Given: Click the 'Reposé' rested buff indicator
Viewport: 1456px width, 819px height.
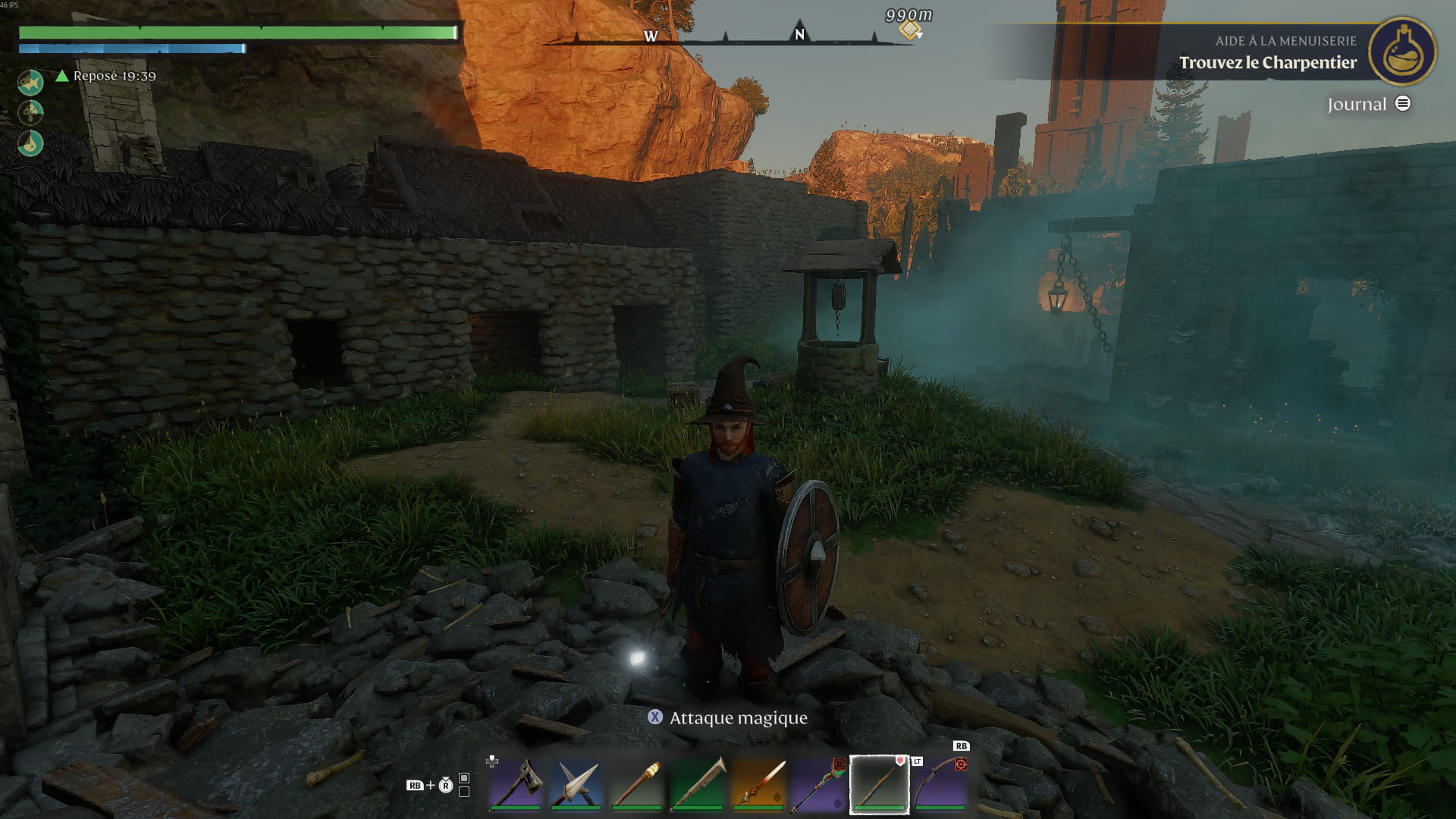Looking at the screenshot, I should 106,76.
